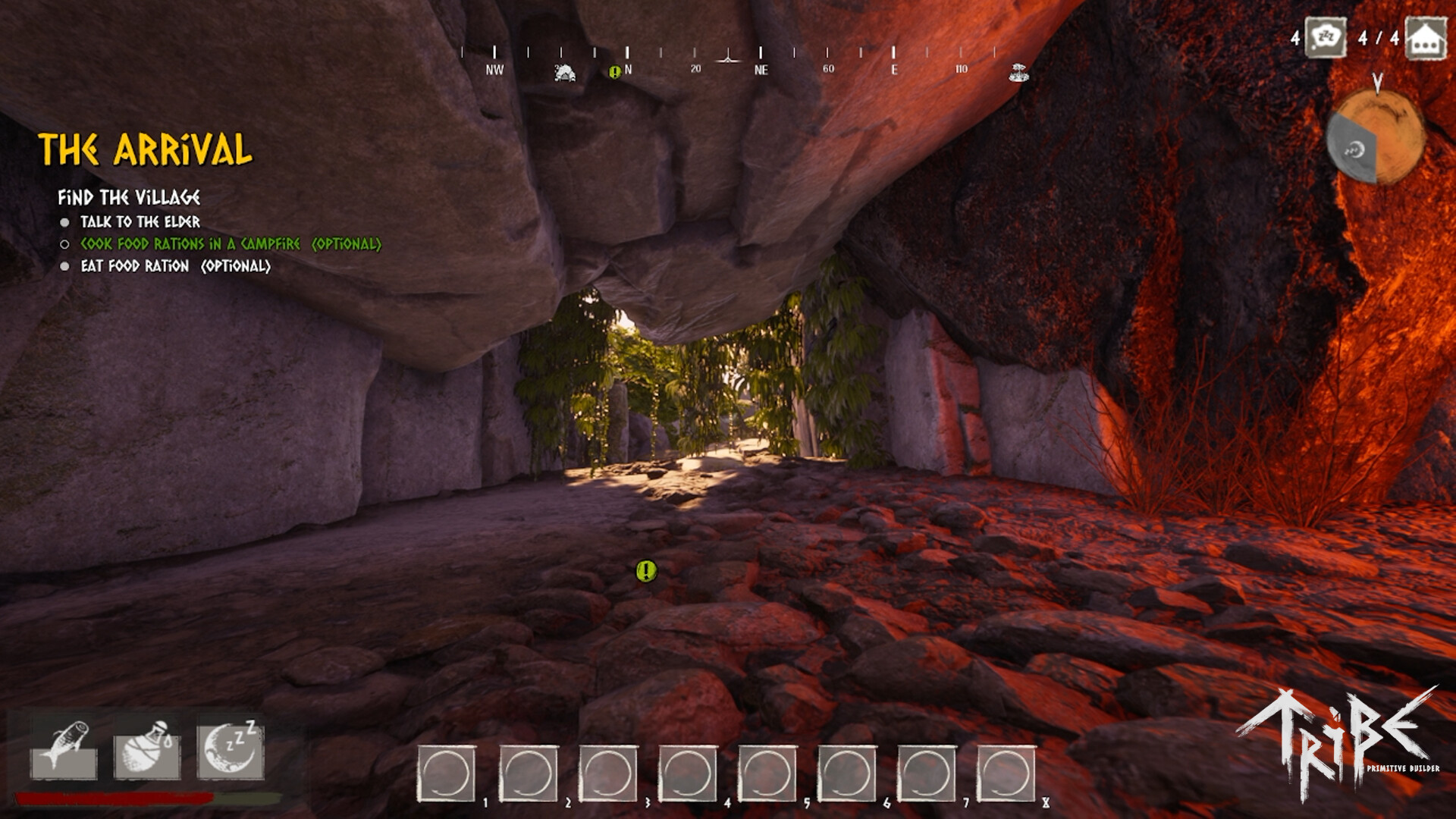Image resolution: width=1456 pixels, height=819 pixels.
Task: Check the circle next to Cook Food Rations objective
Action: tap(66, 245)
